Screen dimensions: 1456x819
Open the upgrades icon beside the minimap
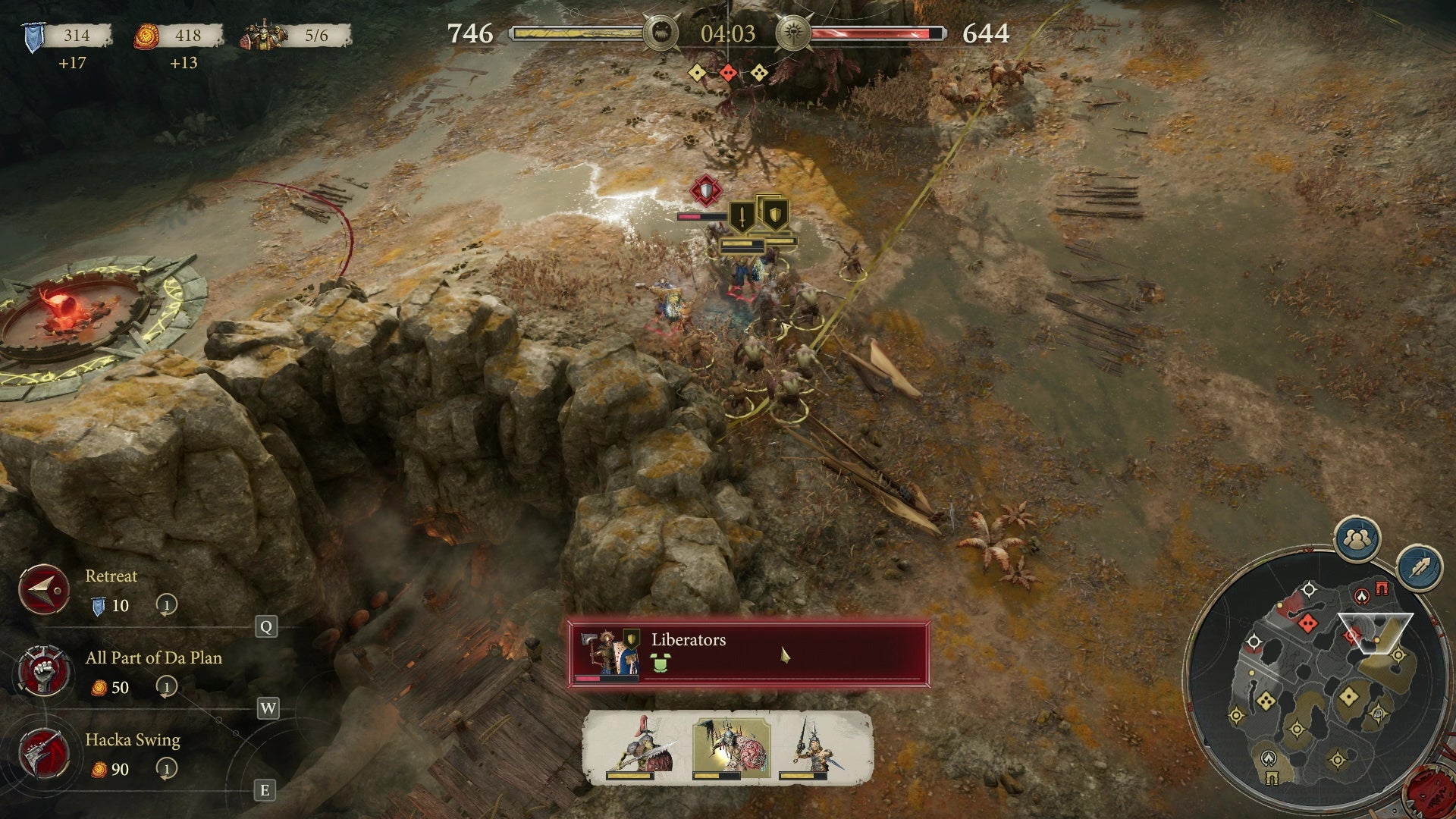point(1420,566)
